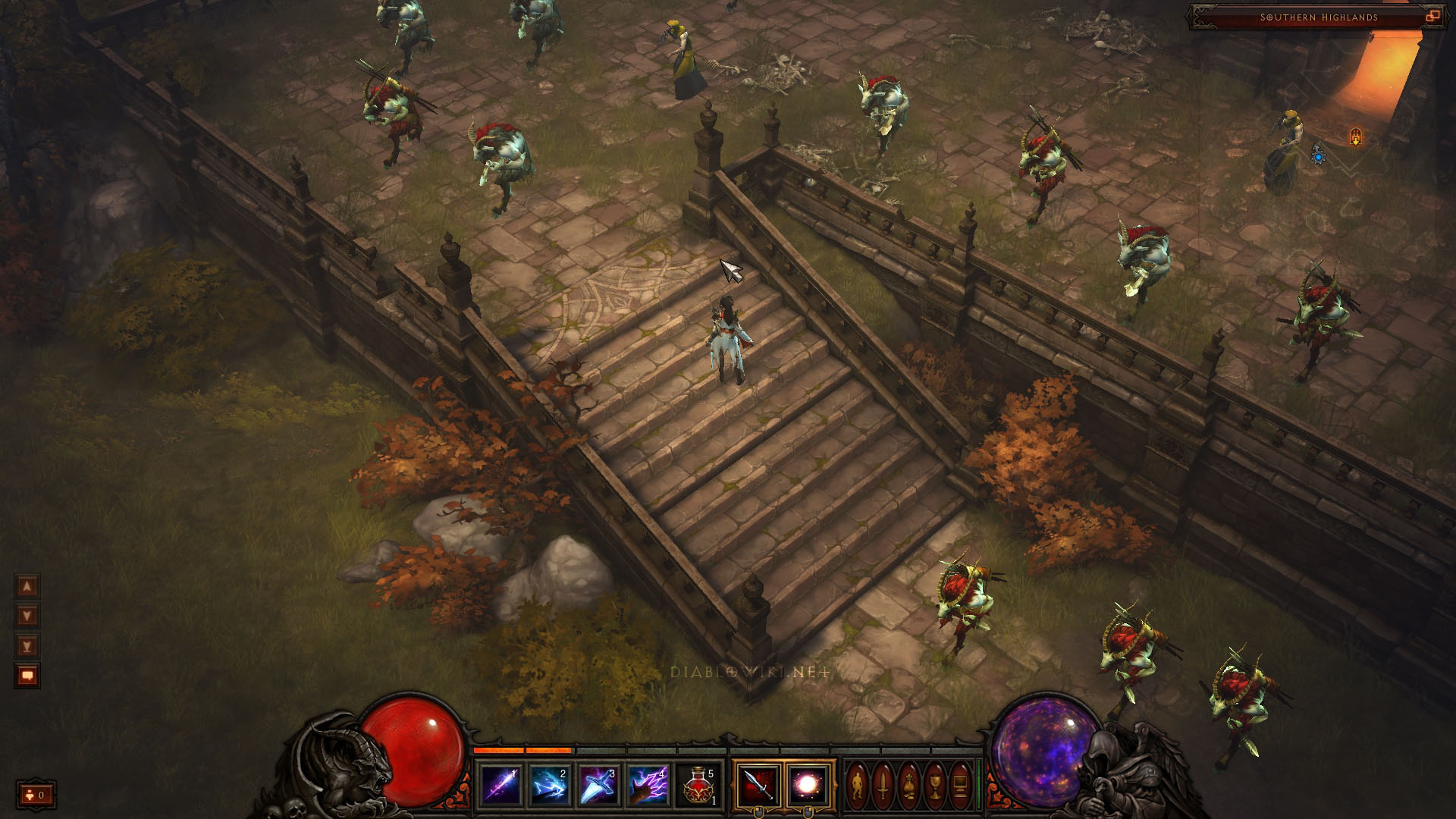Open the coin bag menu button

[x=909, y=786]
